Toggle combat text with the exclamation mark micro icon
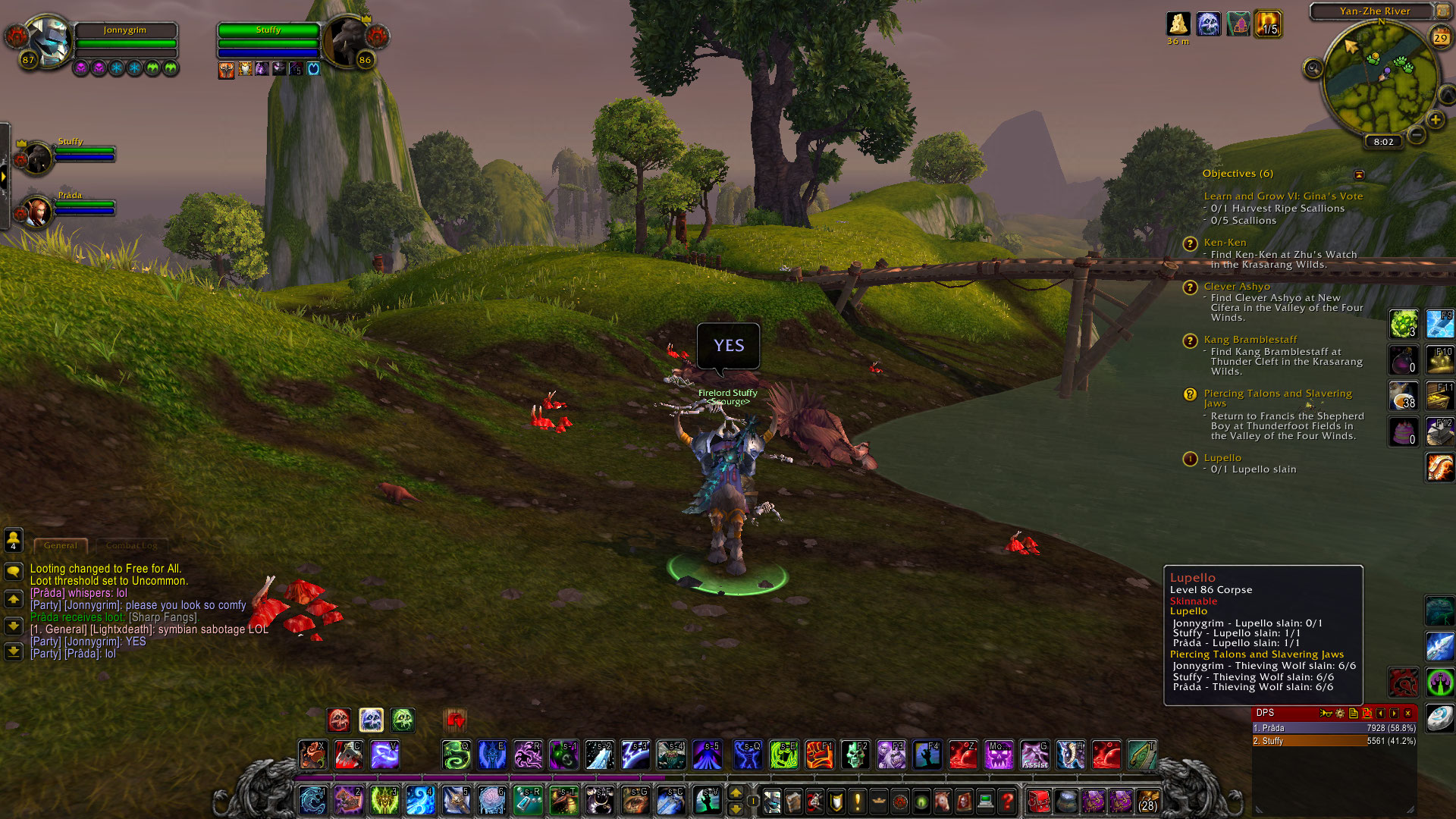Screen dimensions: 1456x819 [x=858, y=800]
